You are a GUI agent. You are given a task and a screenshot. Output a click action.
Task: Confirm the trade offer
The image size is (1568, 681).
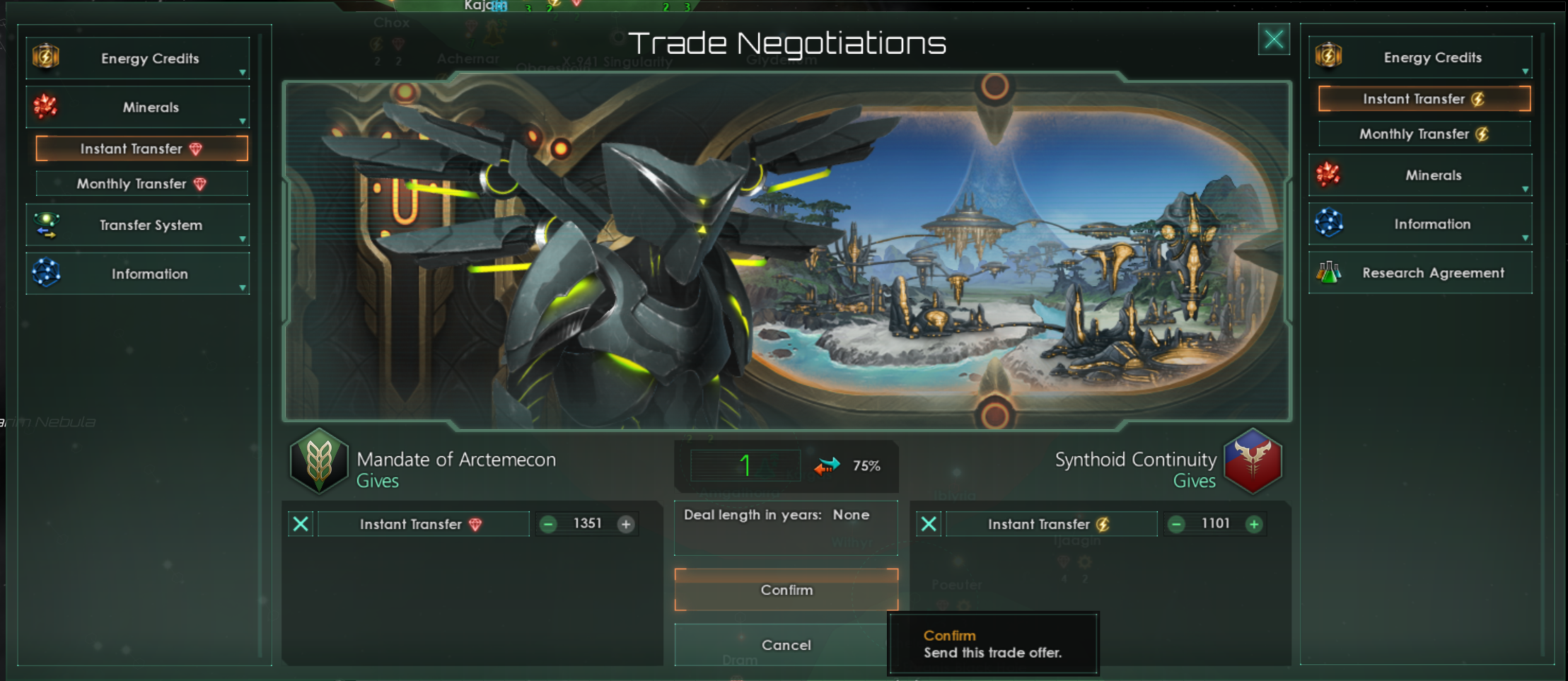click(x=786, y=590)
